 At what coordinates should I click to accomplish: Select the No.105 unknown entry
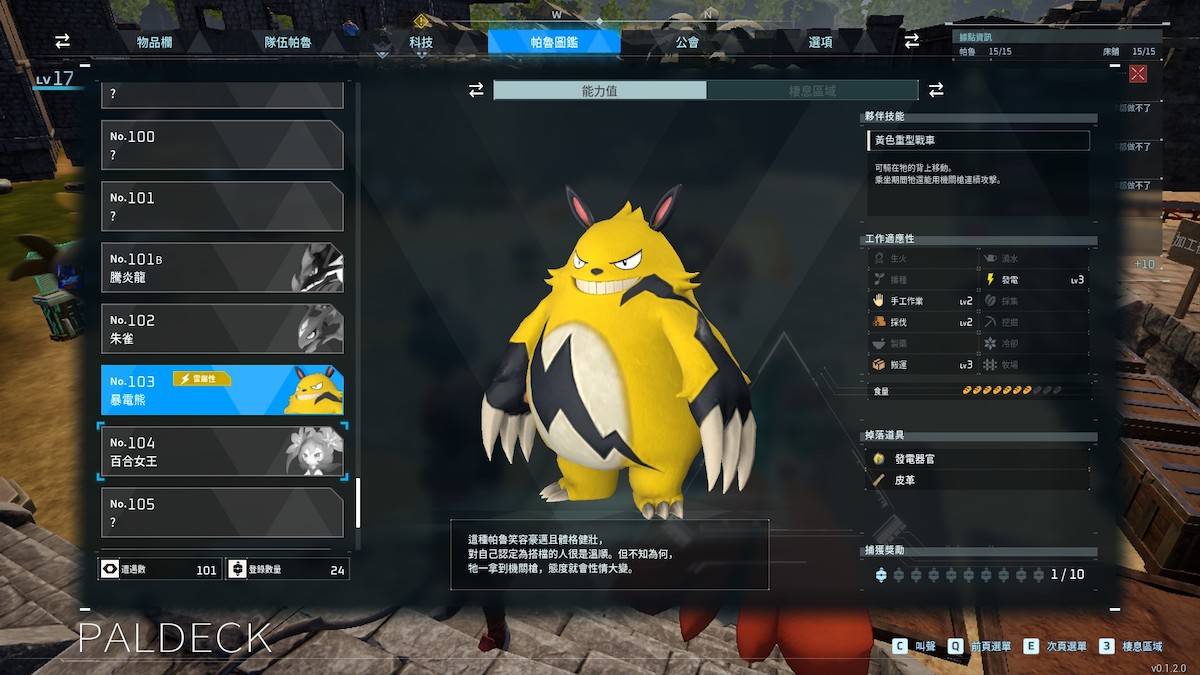pos(222,512)
